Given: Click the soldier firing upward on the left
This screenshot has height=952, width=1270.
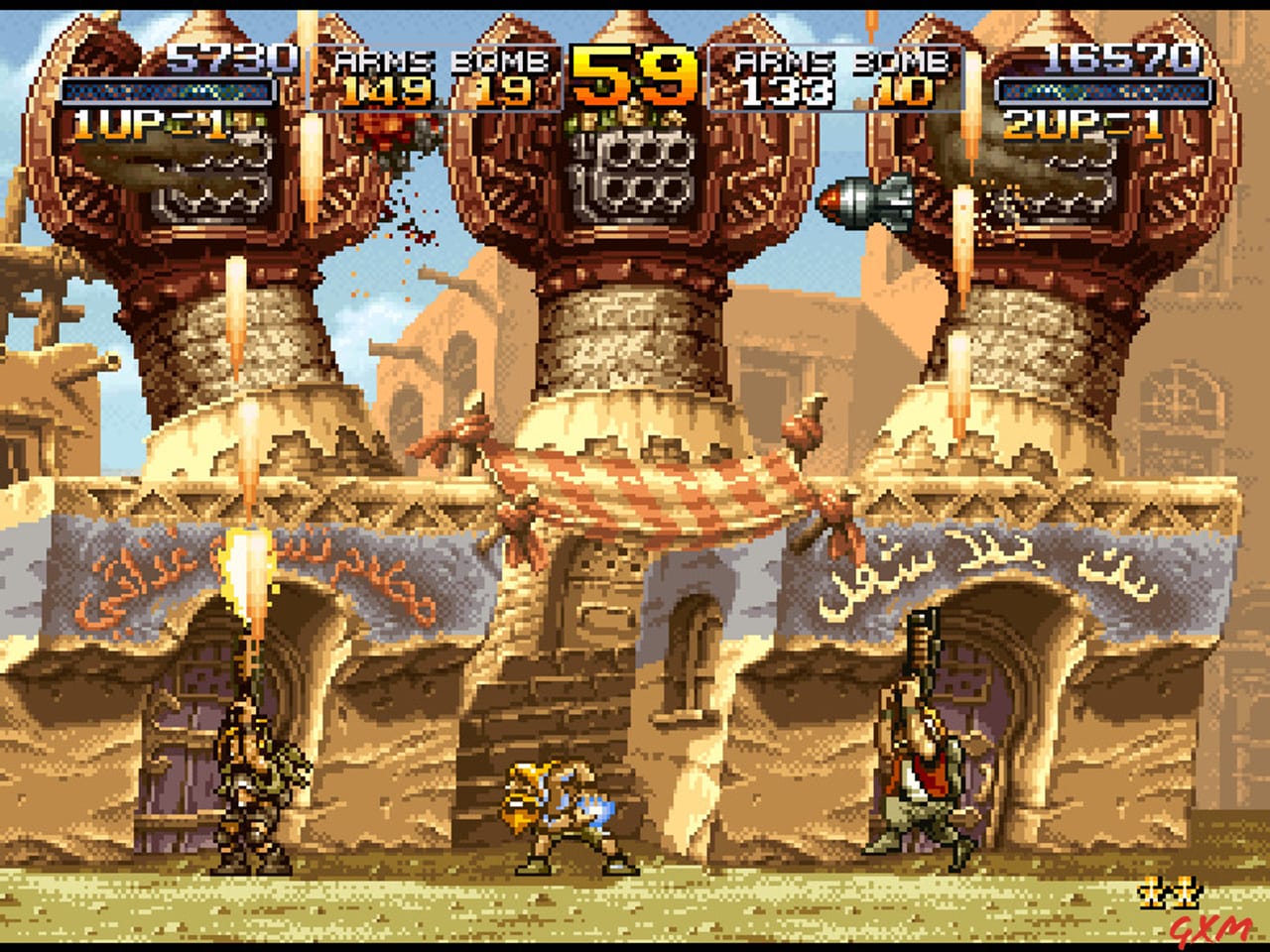Looking at the screenshot, I should 250,783.
